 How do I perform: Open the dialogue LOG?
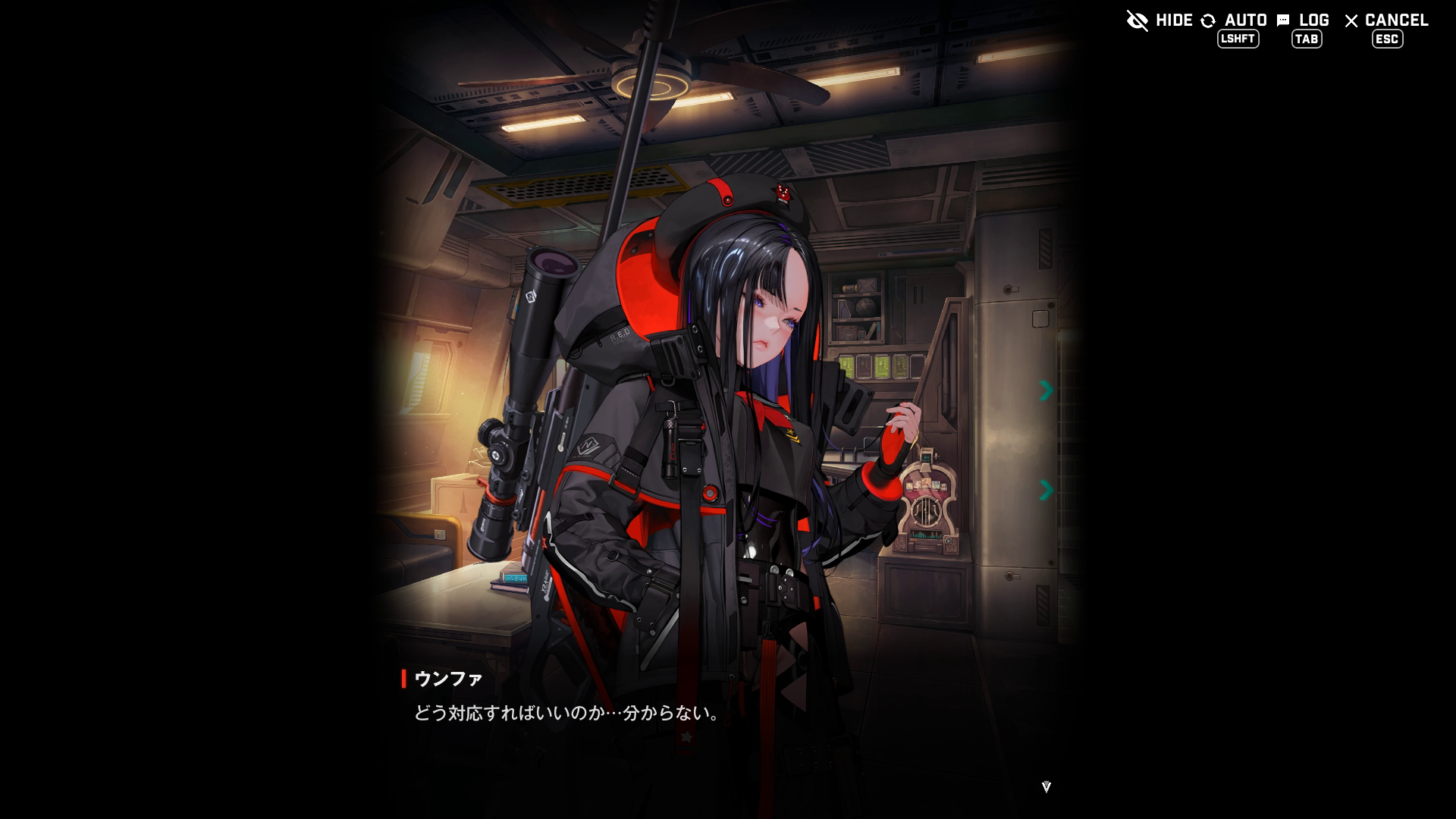[x=1303, y=21]
